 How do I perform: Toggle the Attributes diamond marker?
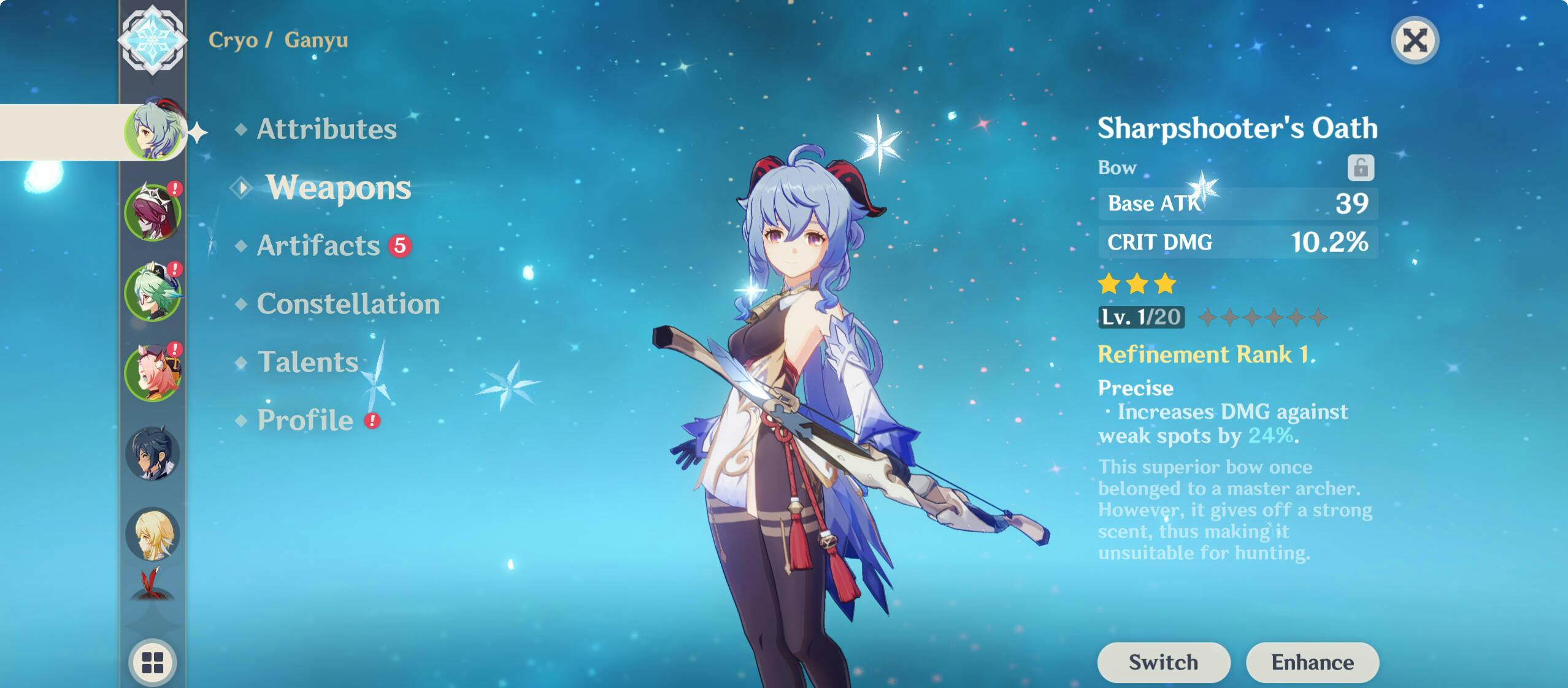point(241,129)
